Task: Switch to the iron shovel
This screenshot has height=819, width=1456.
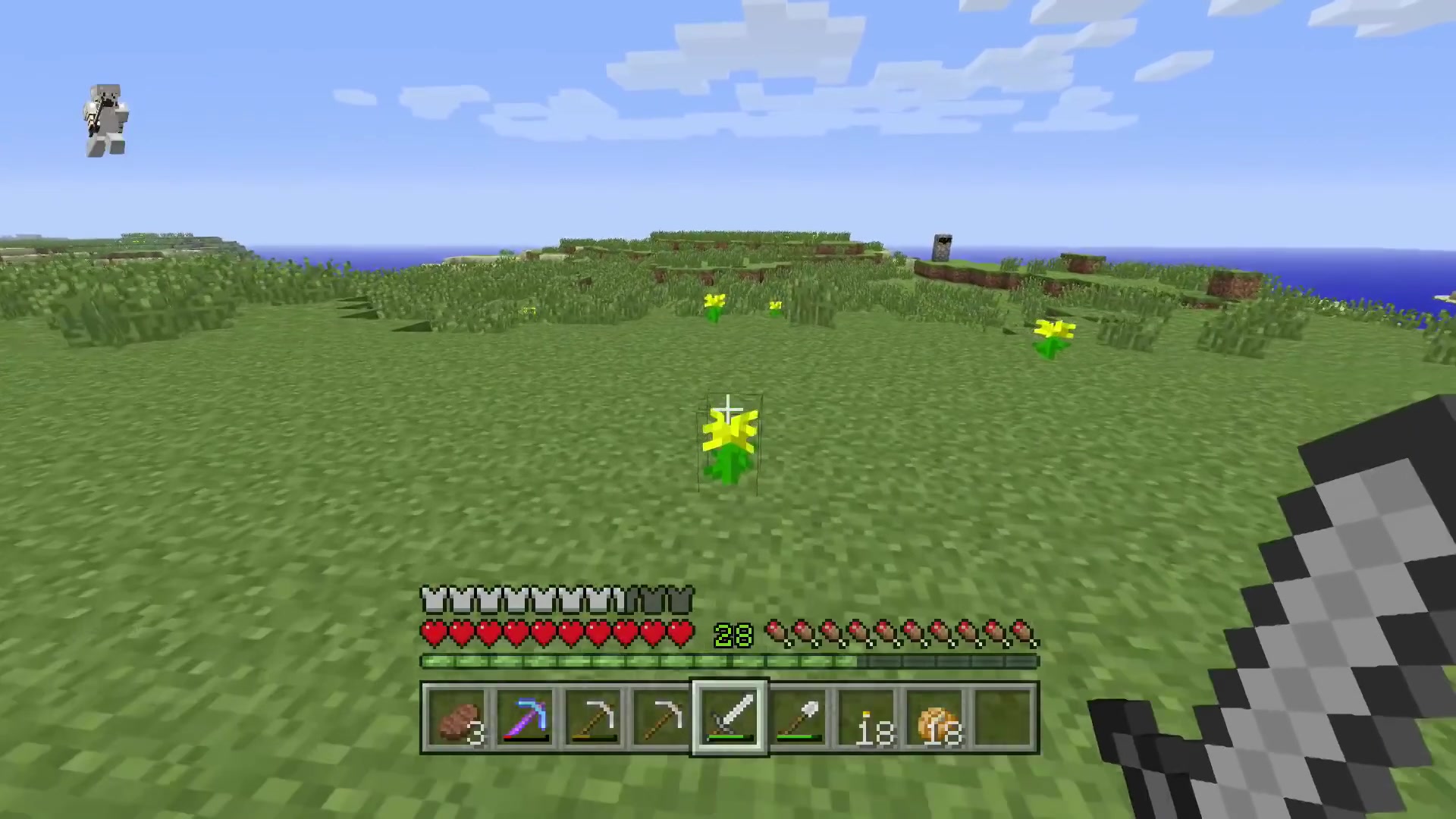Action: (x=799, y=718)
